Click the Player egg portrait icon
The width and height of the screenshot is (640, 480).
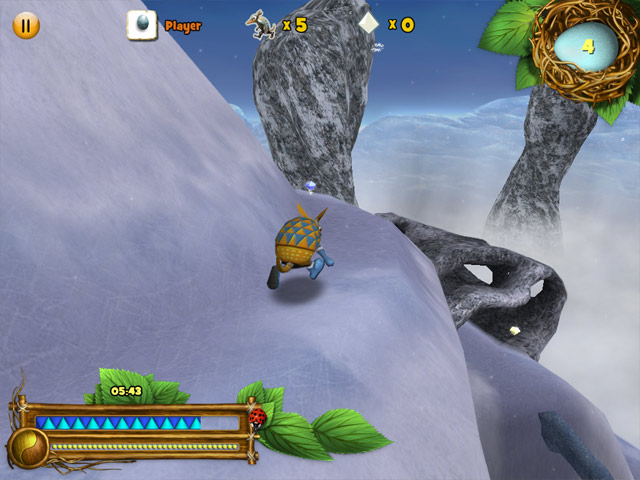pos(142,25)
